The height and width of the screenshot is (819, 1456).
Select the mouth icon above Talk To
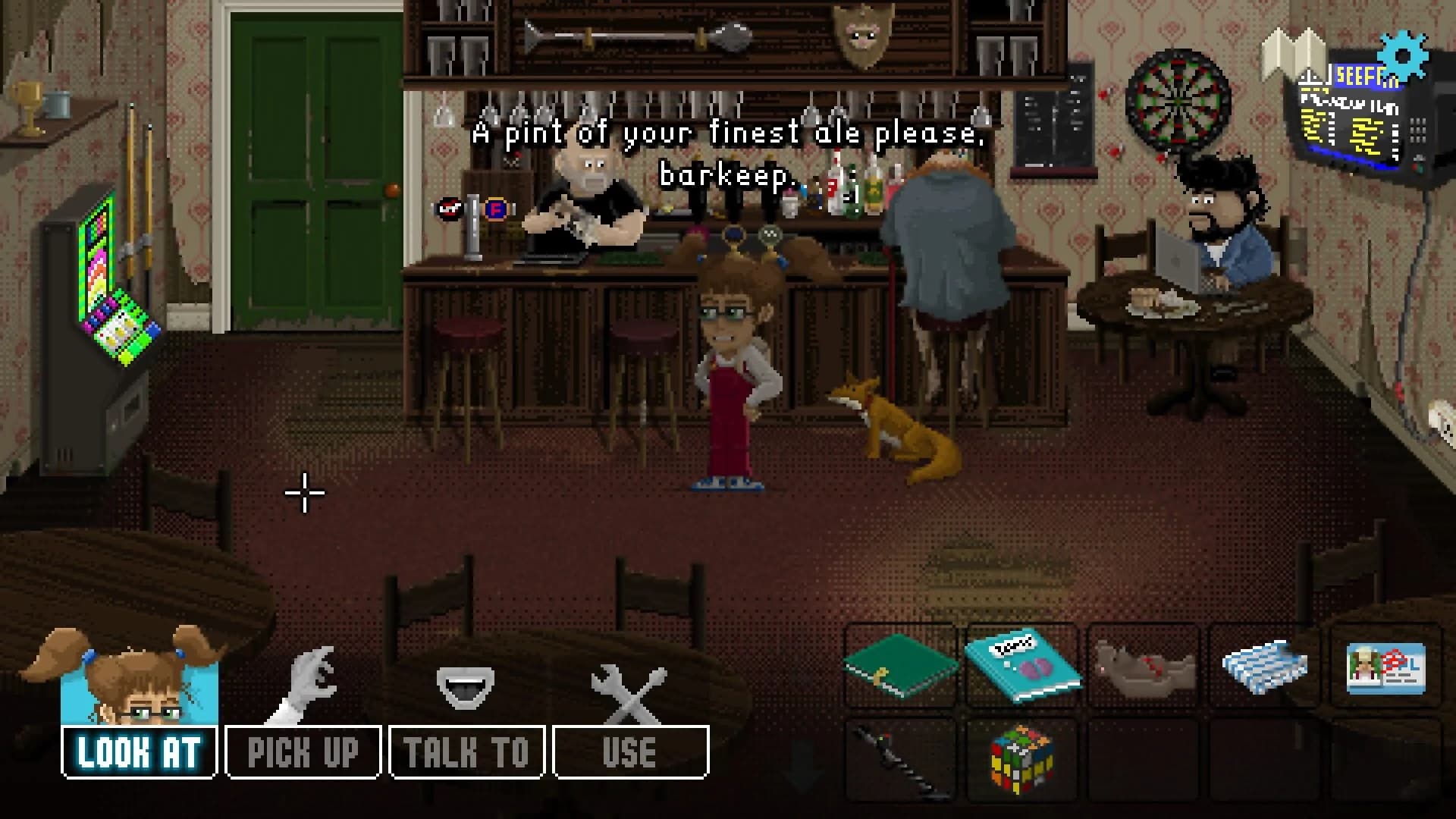pyautogui.click(x=466, y=686)
